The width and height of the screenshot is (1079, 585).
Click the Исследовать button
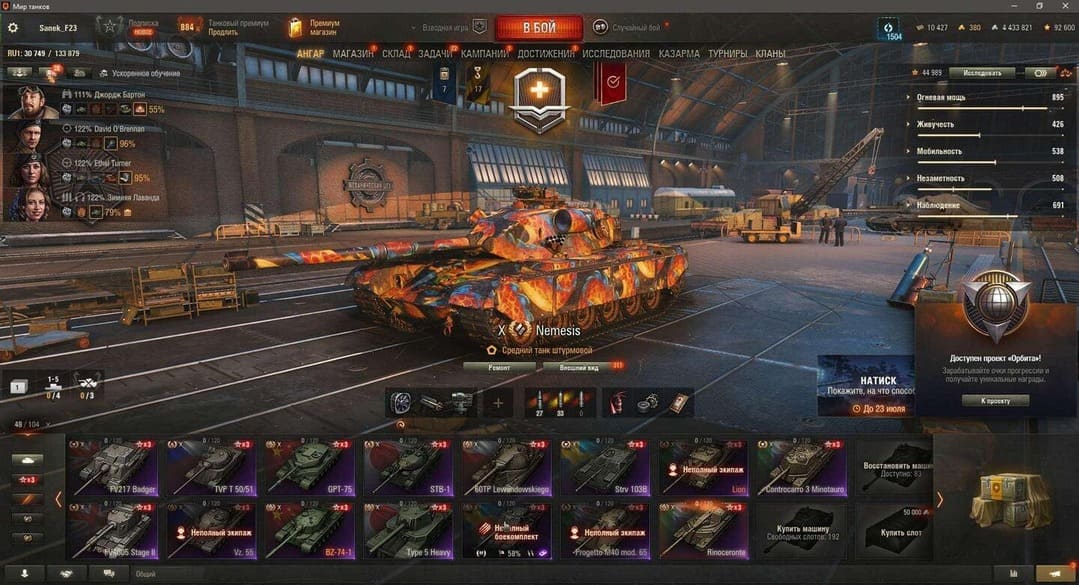[982, 72]
